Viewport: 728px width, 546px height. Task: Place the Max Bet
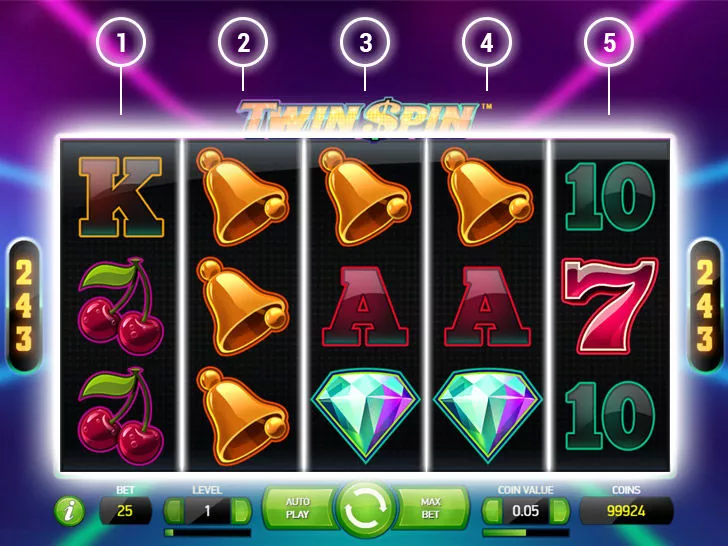tap(431, 508)
